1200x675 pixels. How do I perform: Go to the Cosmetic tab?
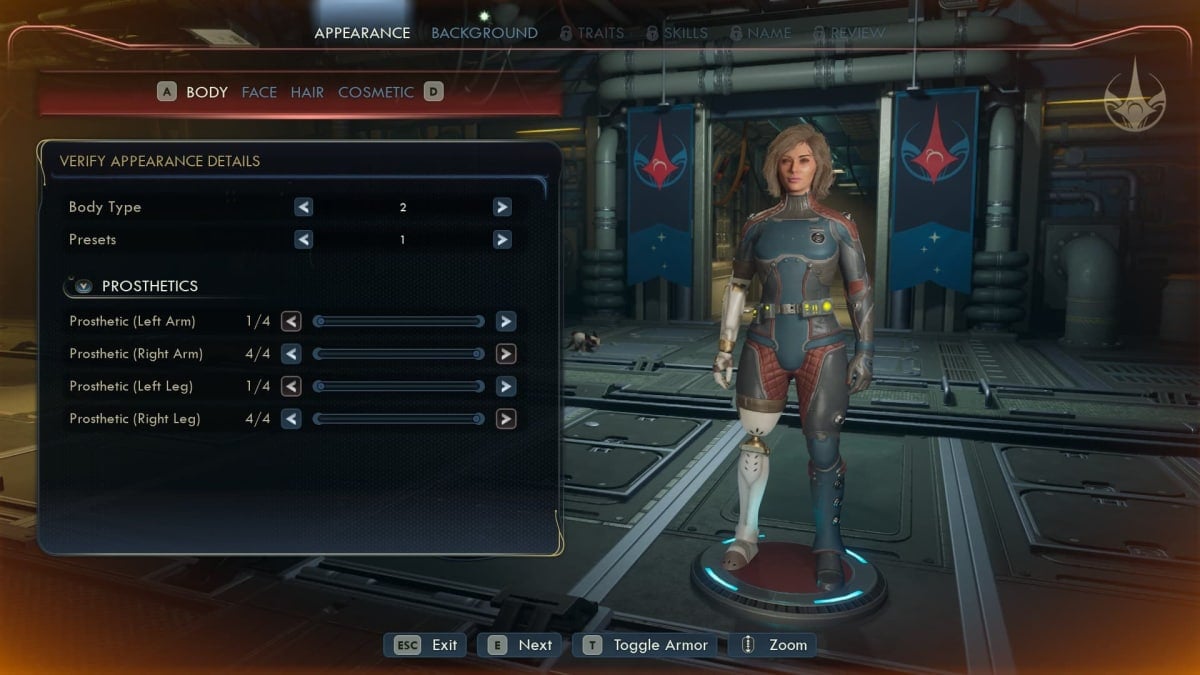coord(375,92)
